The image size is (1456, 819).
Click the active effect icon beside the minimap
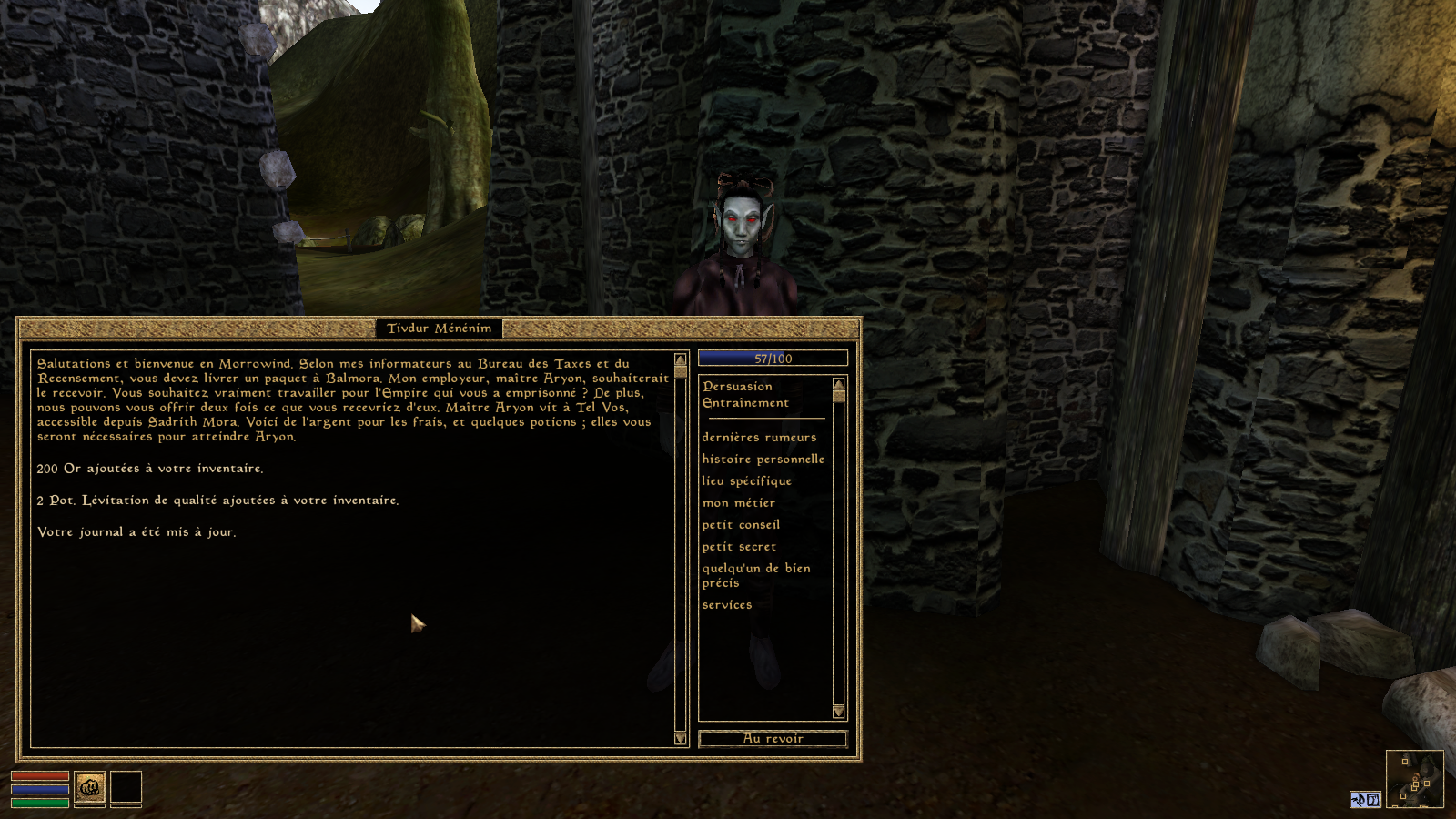click(x=1365, y=800)
